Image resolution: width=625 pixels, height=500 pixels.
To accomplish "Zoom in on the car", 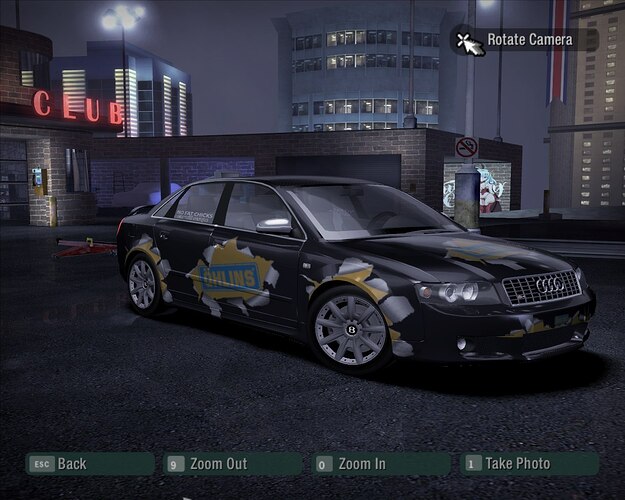I will [380, 464].
